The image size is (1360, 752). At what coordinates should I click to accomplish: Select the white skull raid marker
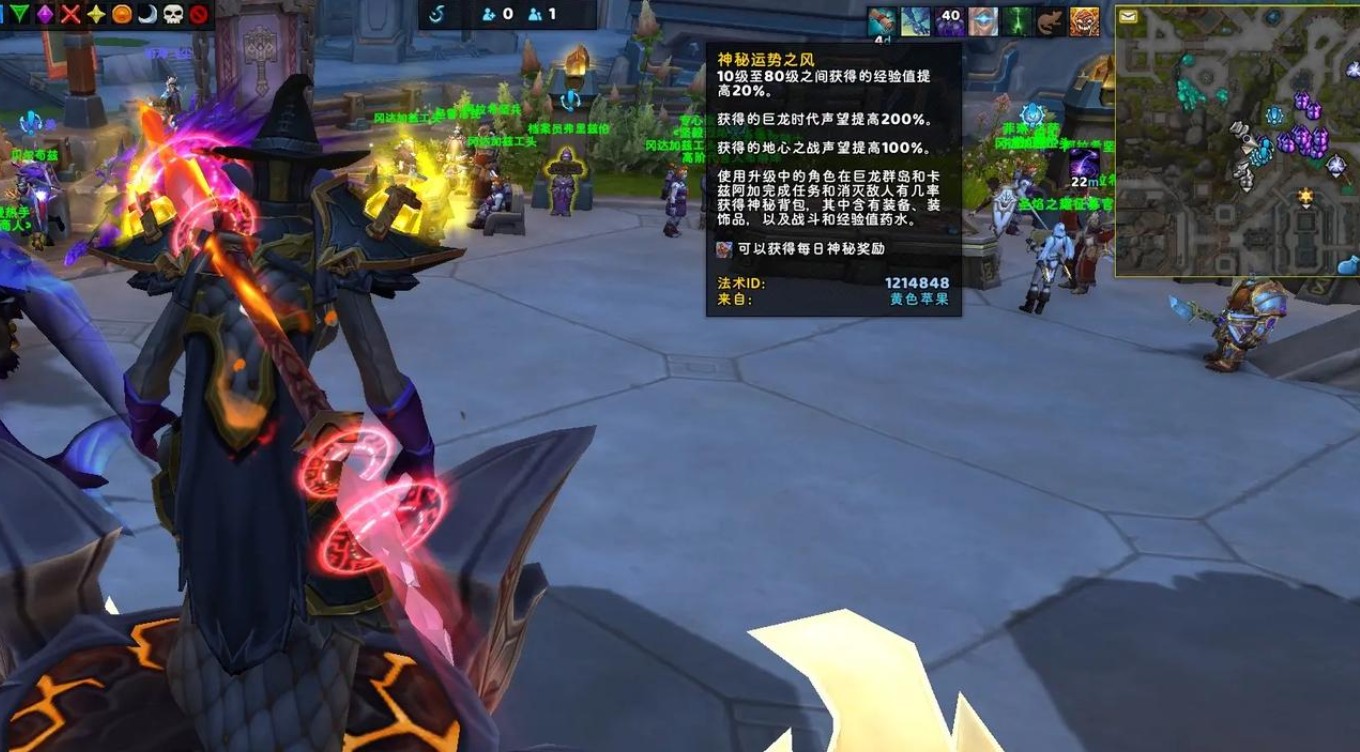173,14
